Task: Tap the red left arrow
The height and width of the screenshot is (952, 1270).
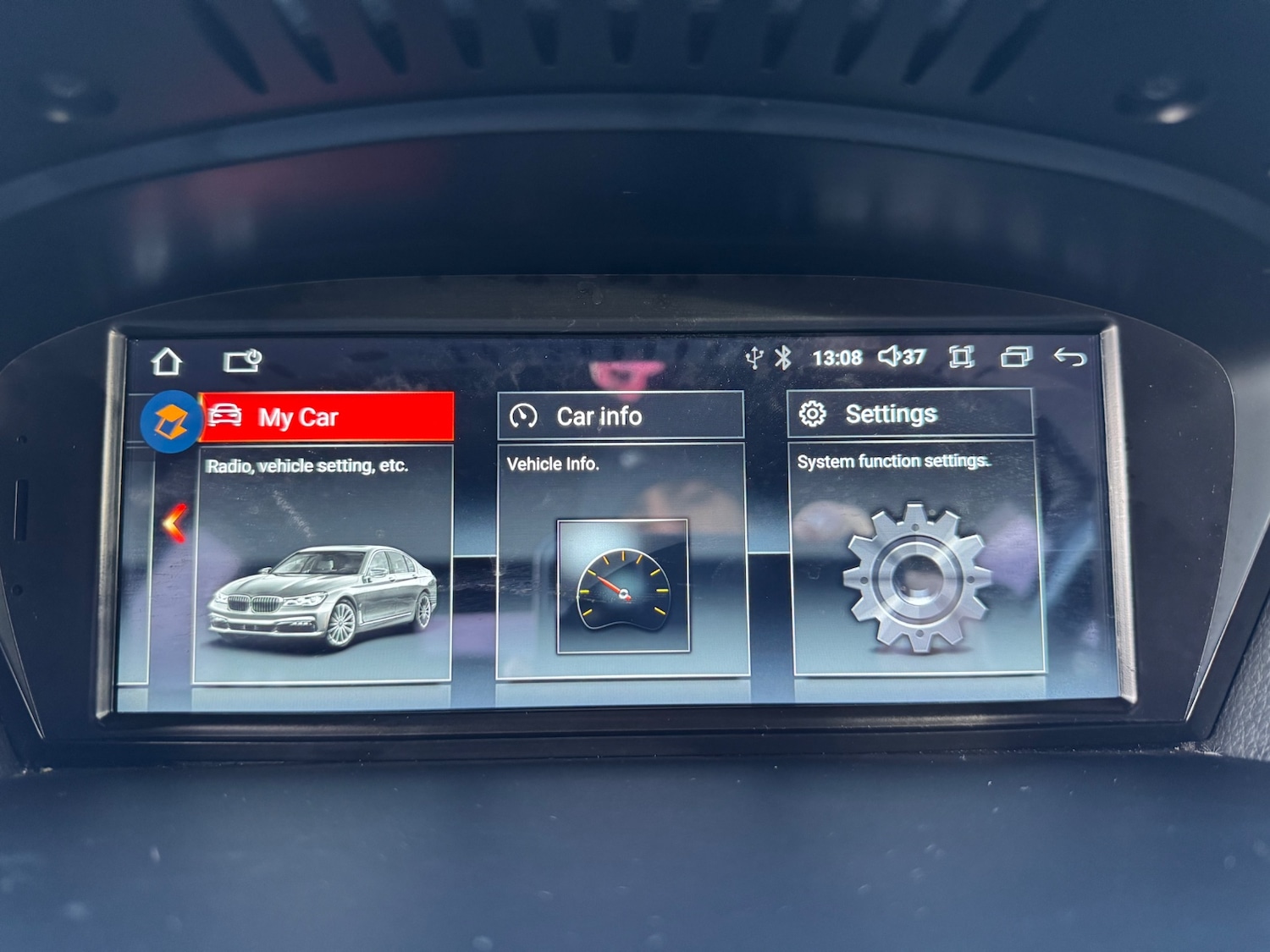Action: click(x=174, y=522)
